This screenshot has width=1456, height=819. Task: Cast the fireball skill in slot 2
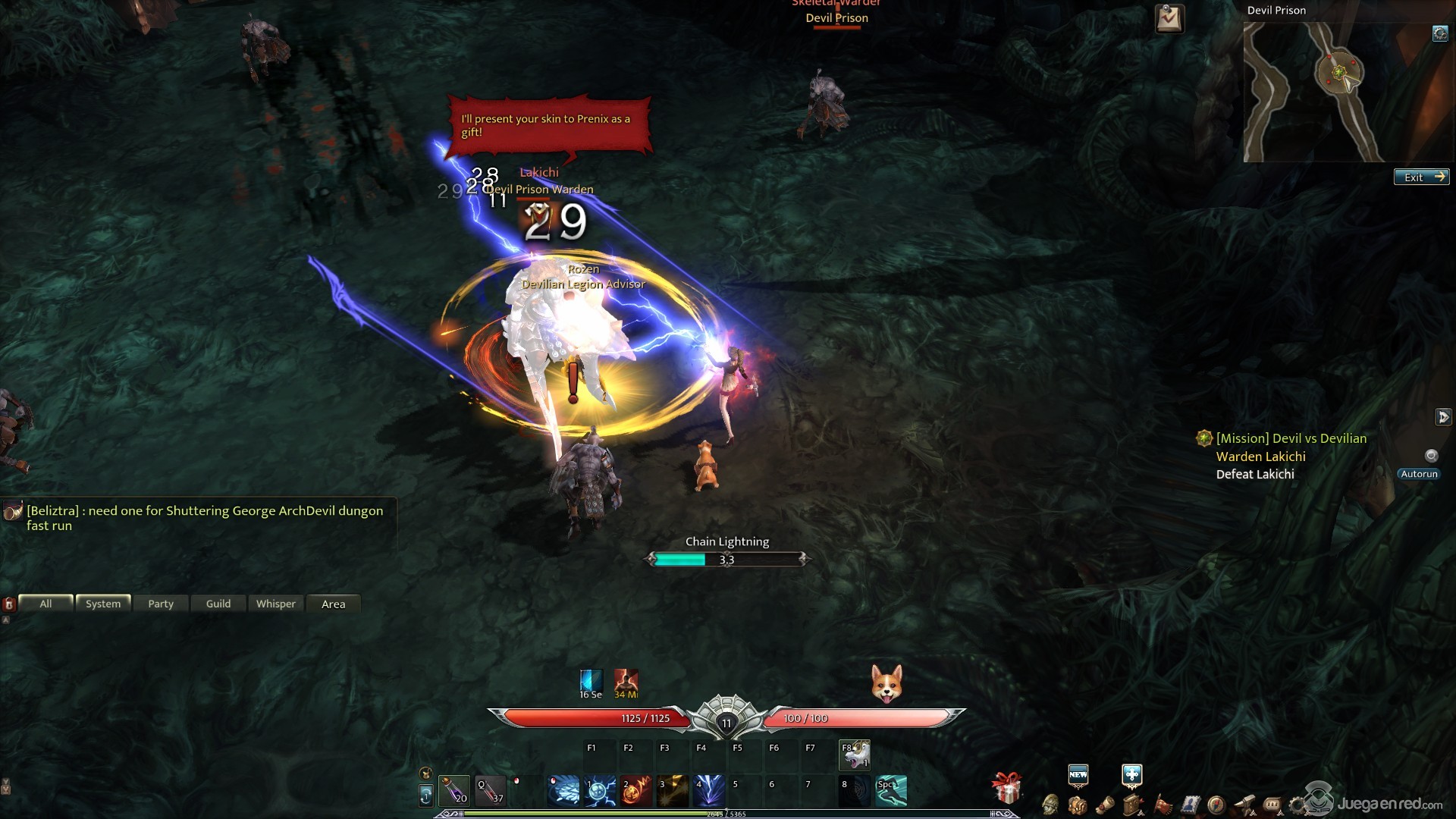pyautogui.click(x=636, y=790)
